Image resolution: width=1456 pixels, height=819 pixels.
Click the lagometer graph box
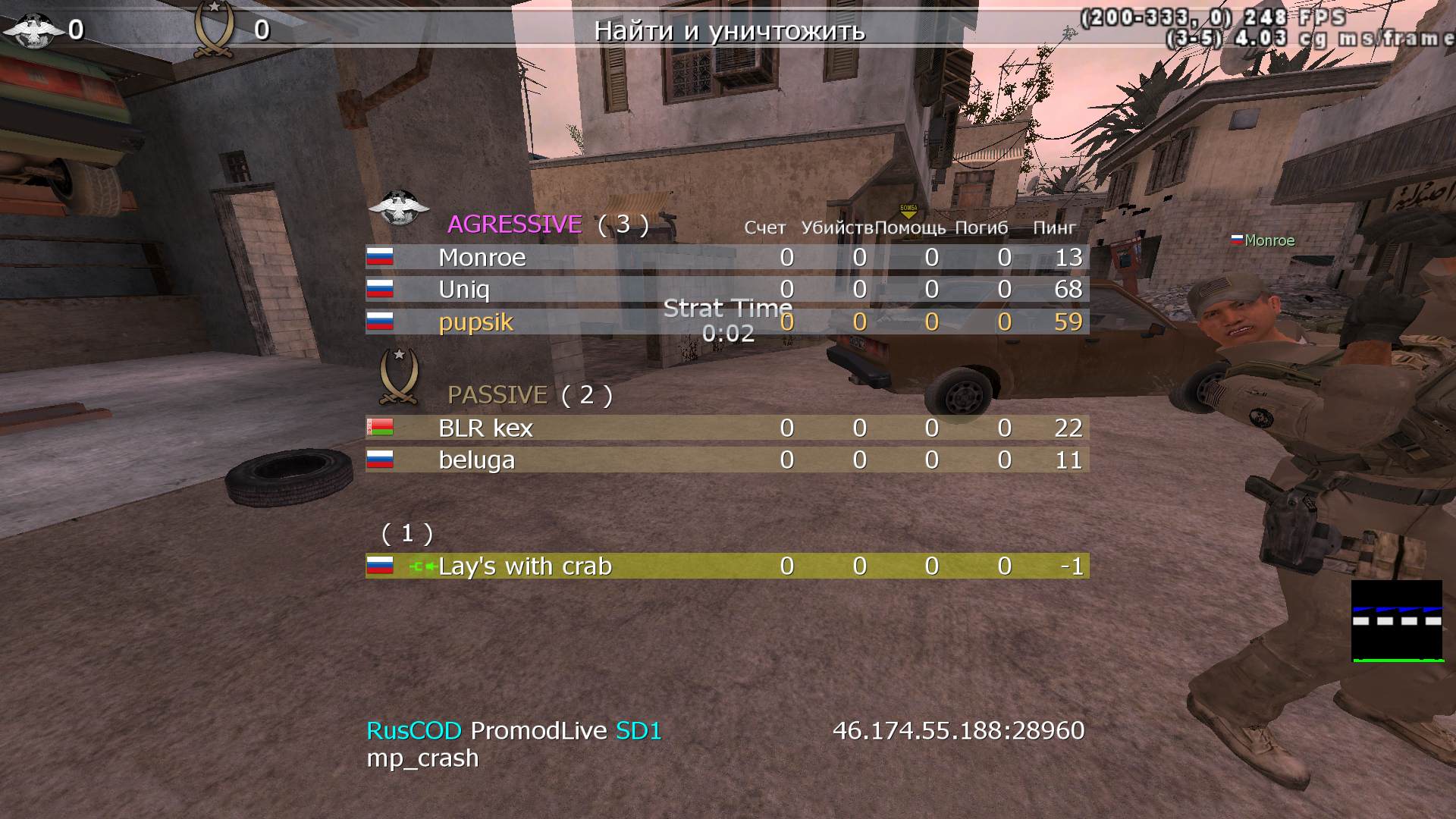pyautogui.click(x=1397, y=621)
